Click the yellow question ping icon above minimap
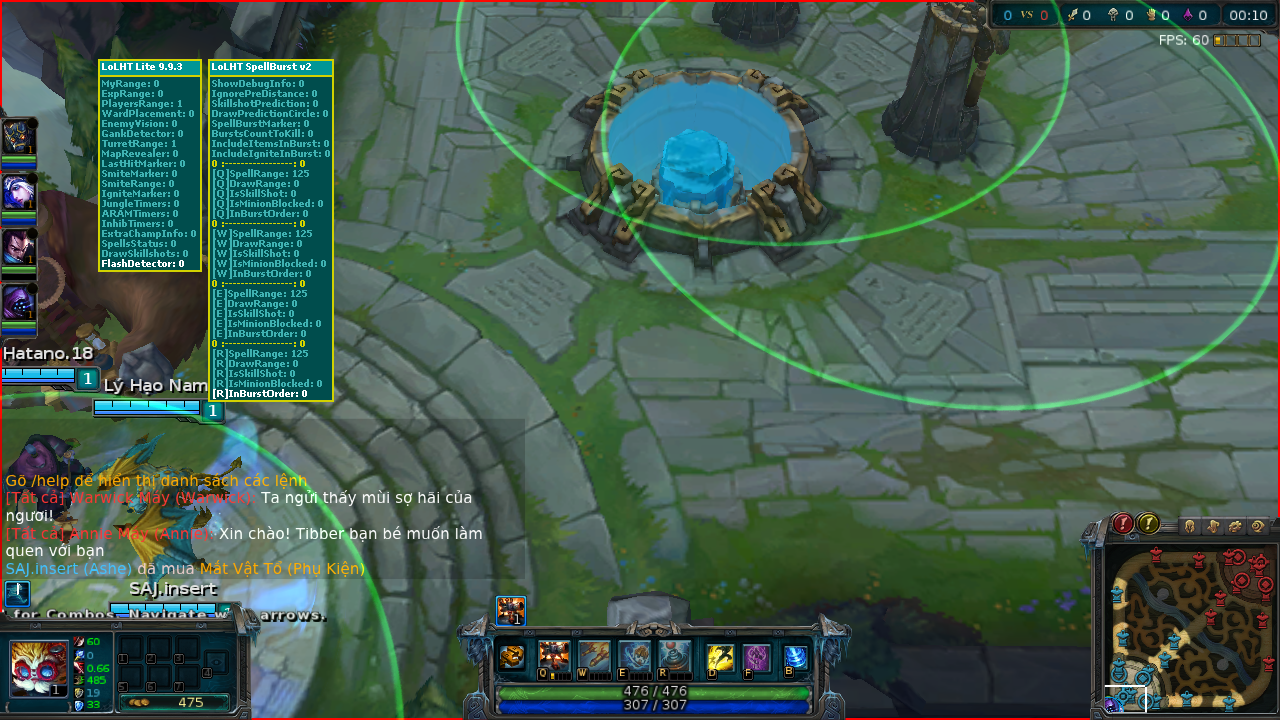1280x720 pixels. 1148,525
